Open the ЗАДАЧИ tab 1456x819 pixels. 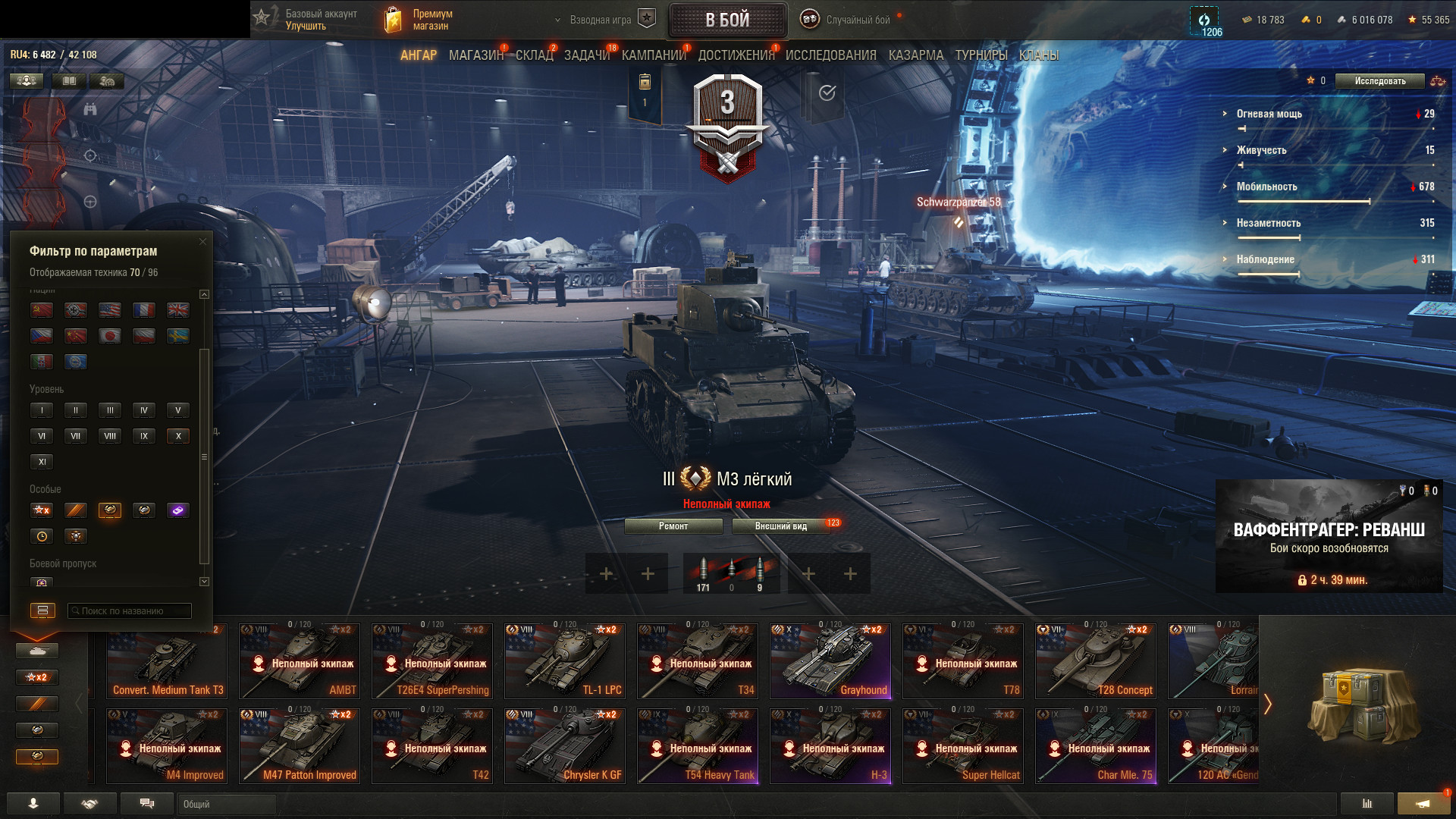pos(586,55)
